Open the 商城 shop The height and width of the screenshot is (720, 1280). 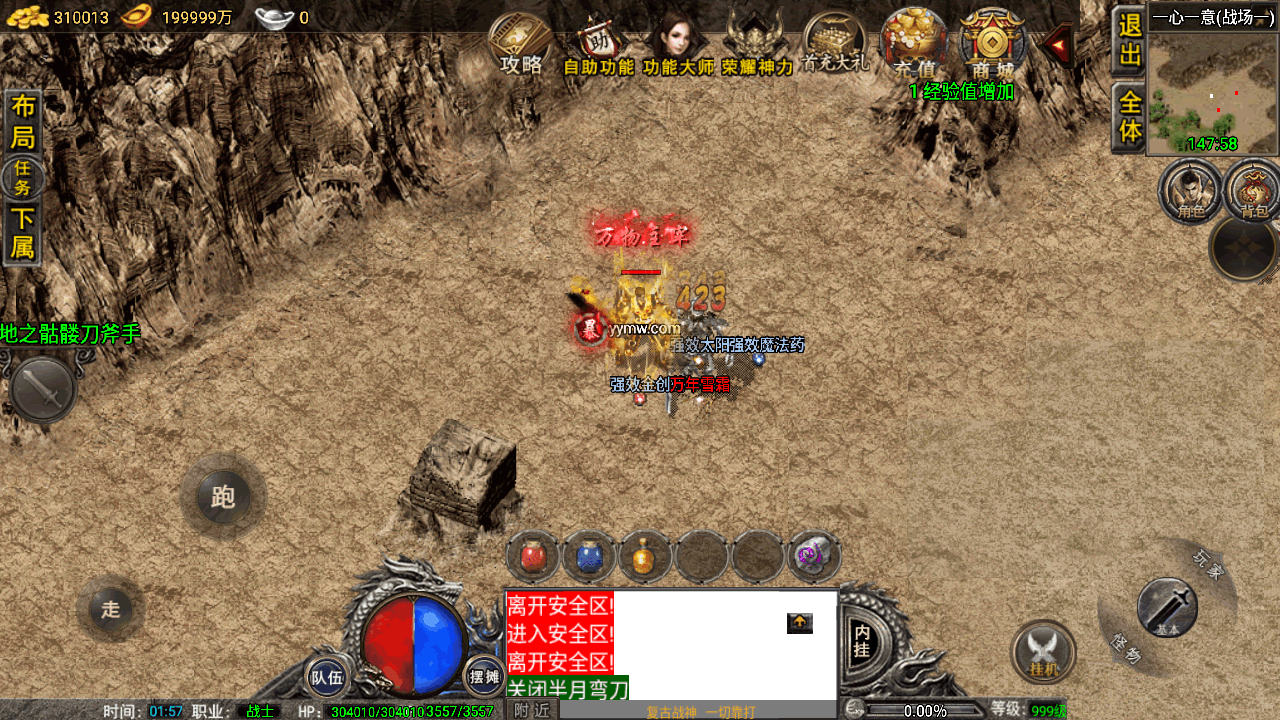point(992,45)
